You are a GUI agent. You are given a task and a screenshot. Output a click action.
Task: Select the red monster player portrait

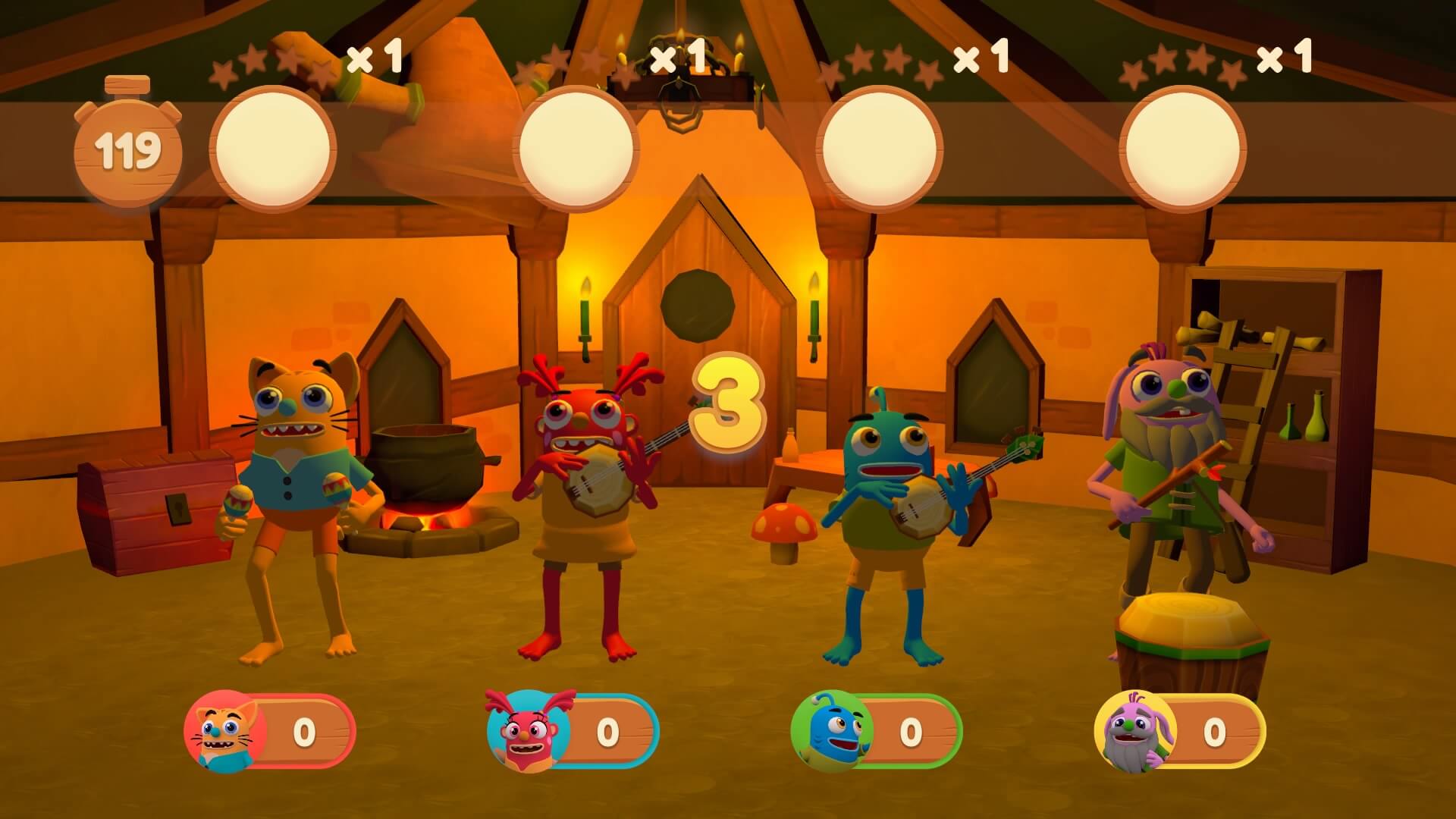(528, 733)
